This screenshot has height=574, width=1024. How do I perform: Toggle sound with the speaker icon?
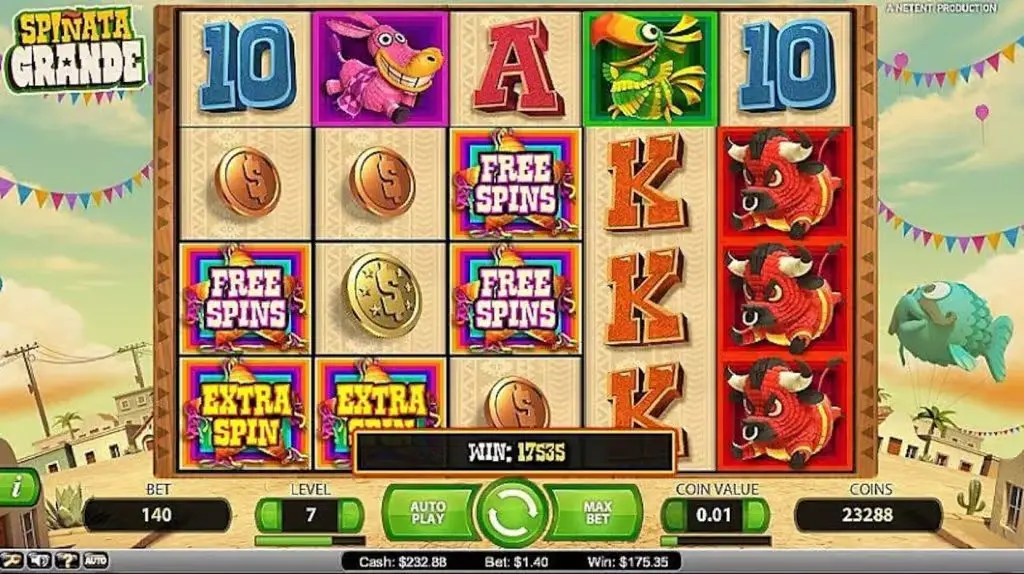pyautogui.click(x=40, y=561)
